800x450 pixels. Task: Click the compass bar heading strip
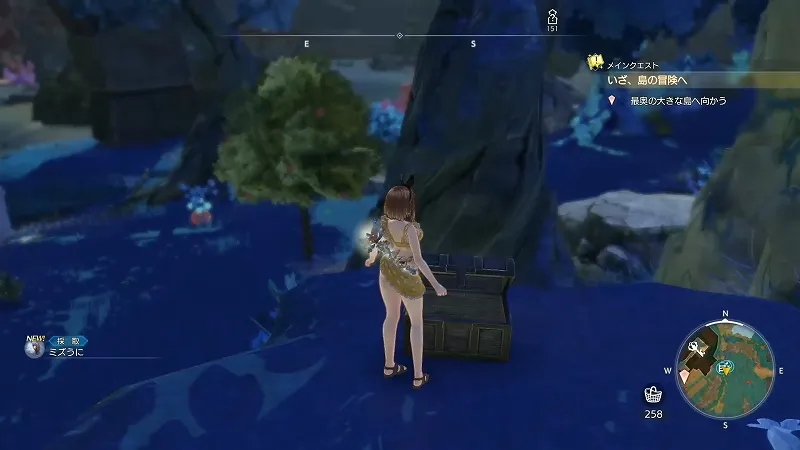[x=399, y=37]
